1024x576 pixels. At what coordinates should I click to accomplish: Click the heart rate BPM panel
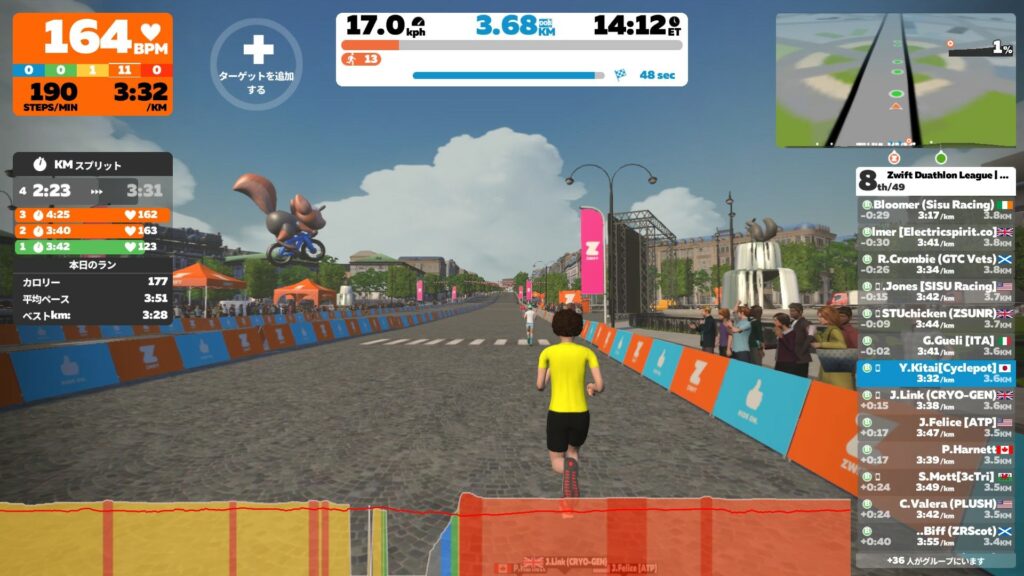pos(92,38)
